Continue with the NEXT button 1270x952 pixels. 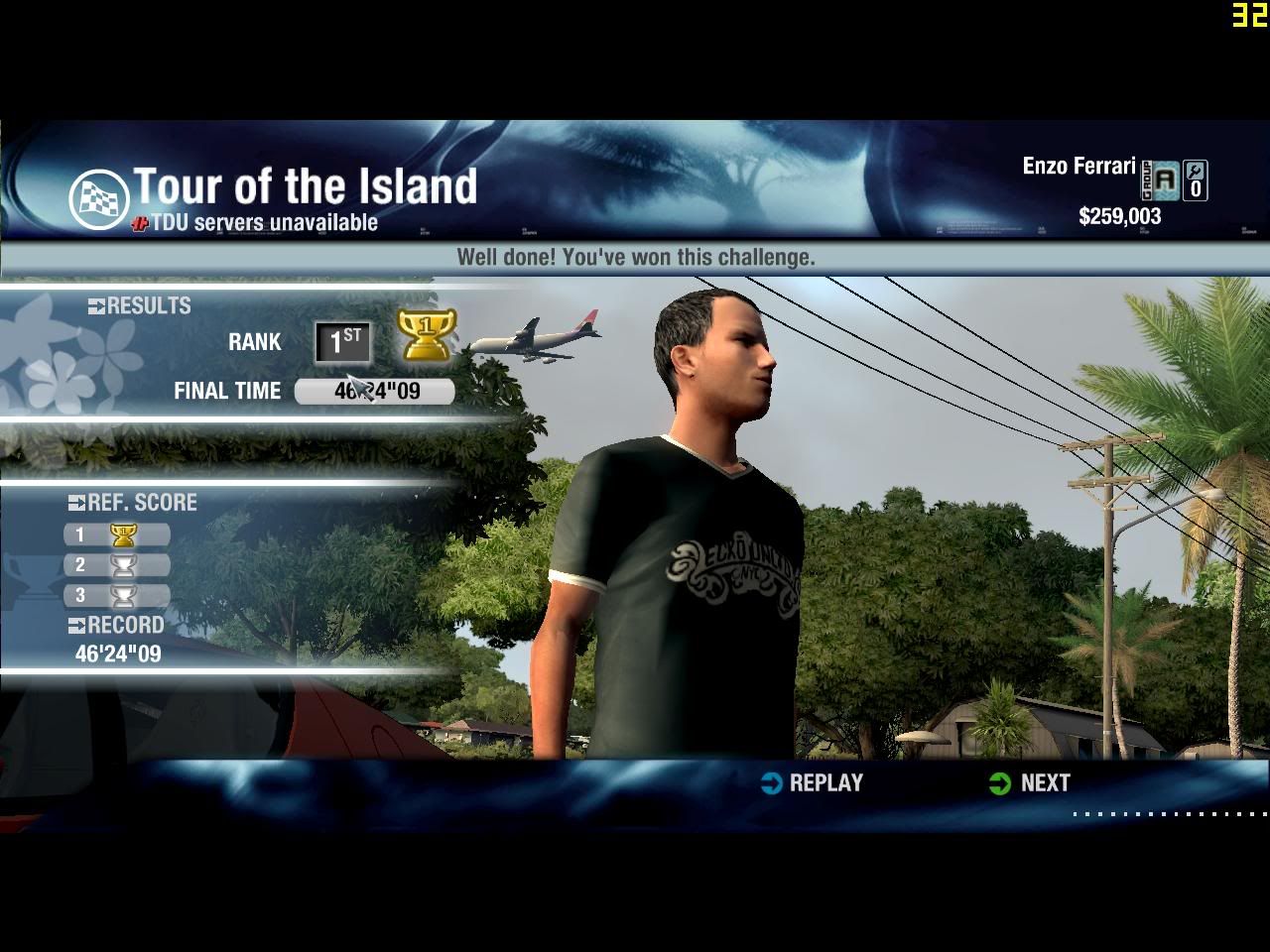coord(1031,783)
